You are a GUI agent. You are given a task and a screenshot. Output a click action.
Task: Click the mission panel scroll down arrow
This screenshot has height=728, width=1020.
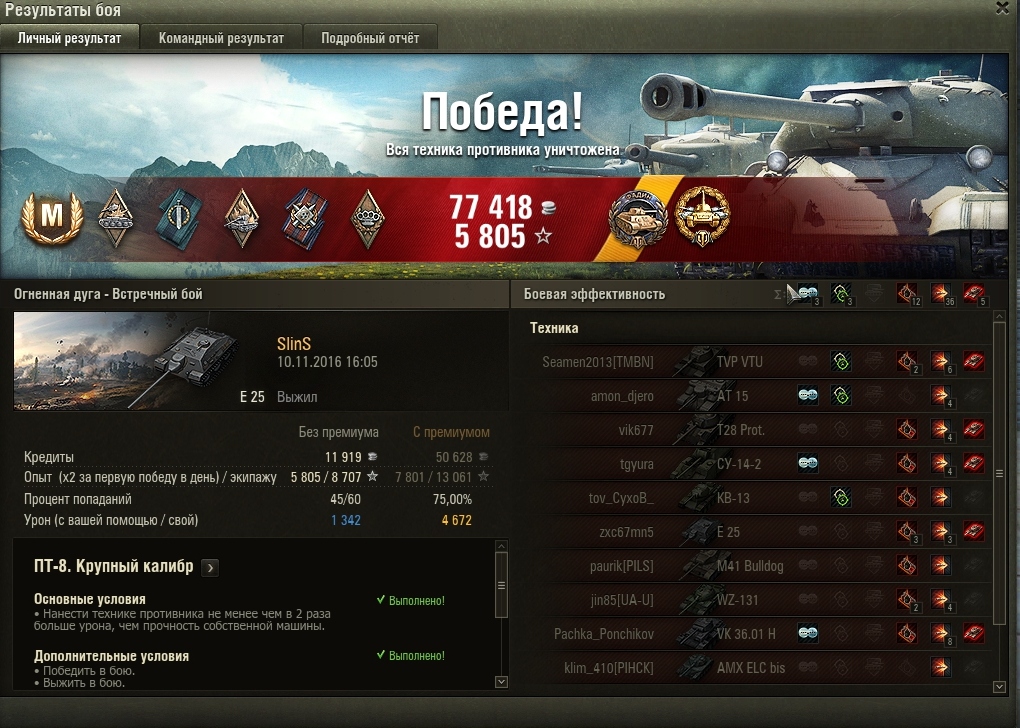(x=502, y=682)
